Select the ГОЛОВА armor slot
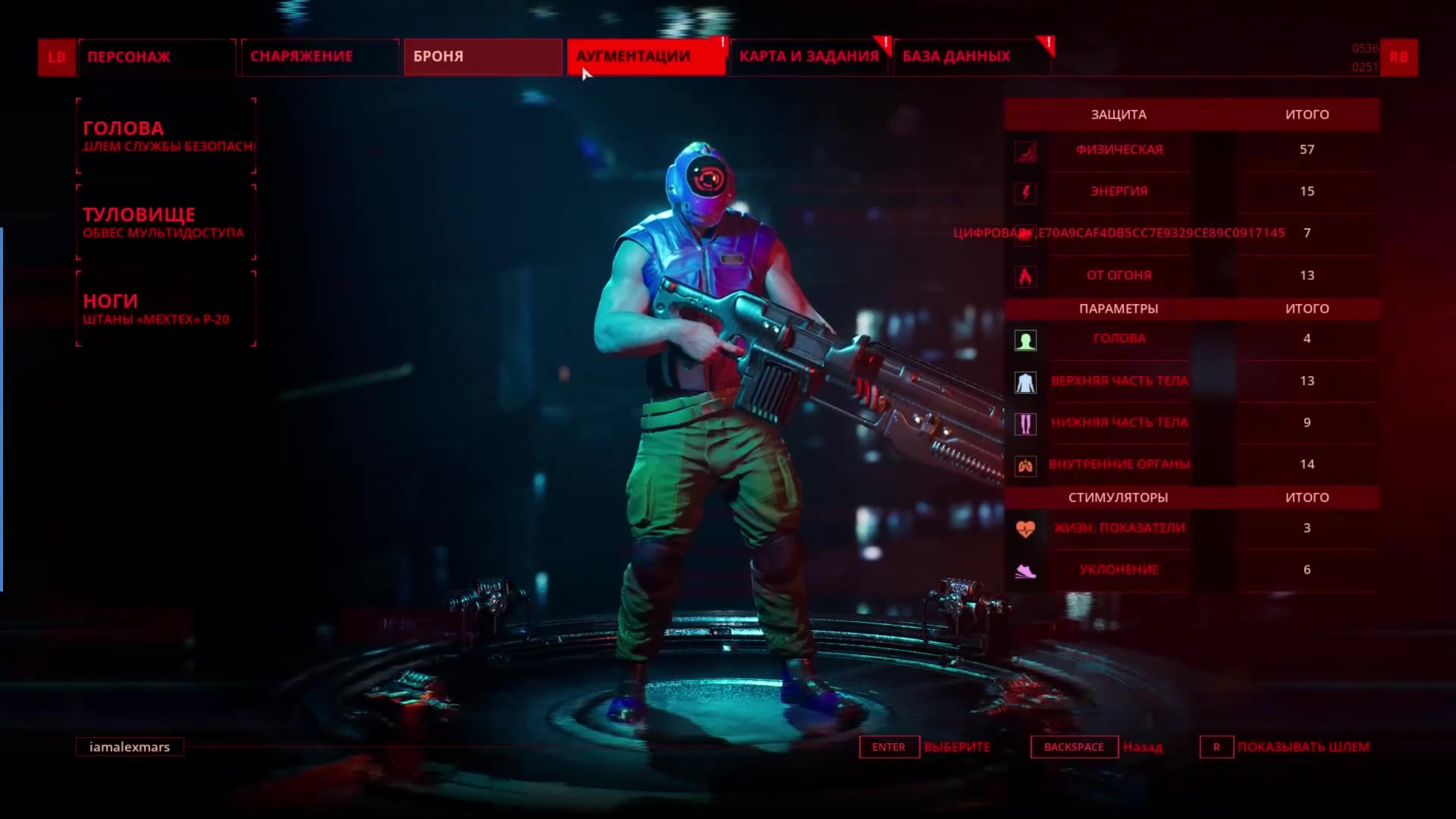 (x=166, y=136)
